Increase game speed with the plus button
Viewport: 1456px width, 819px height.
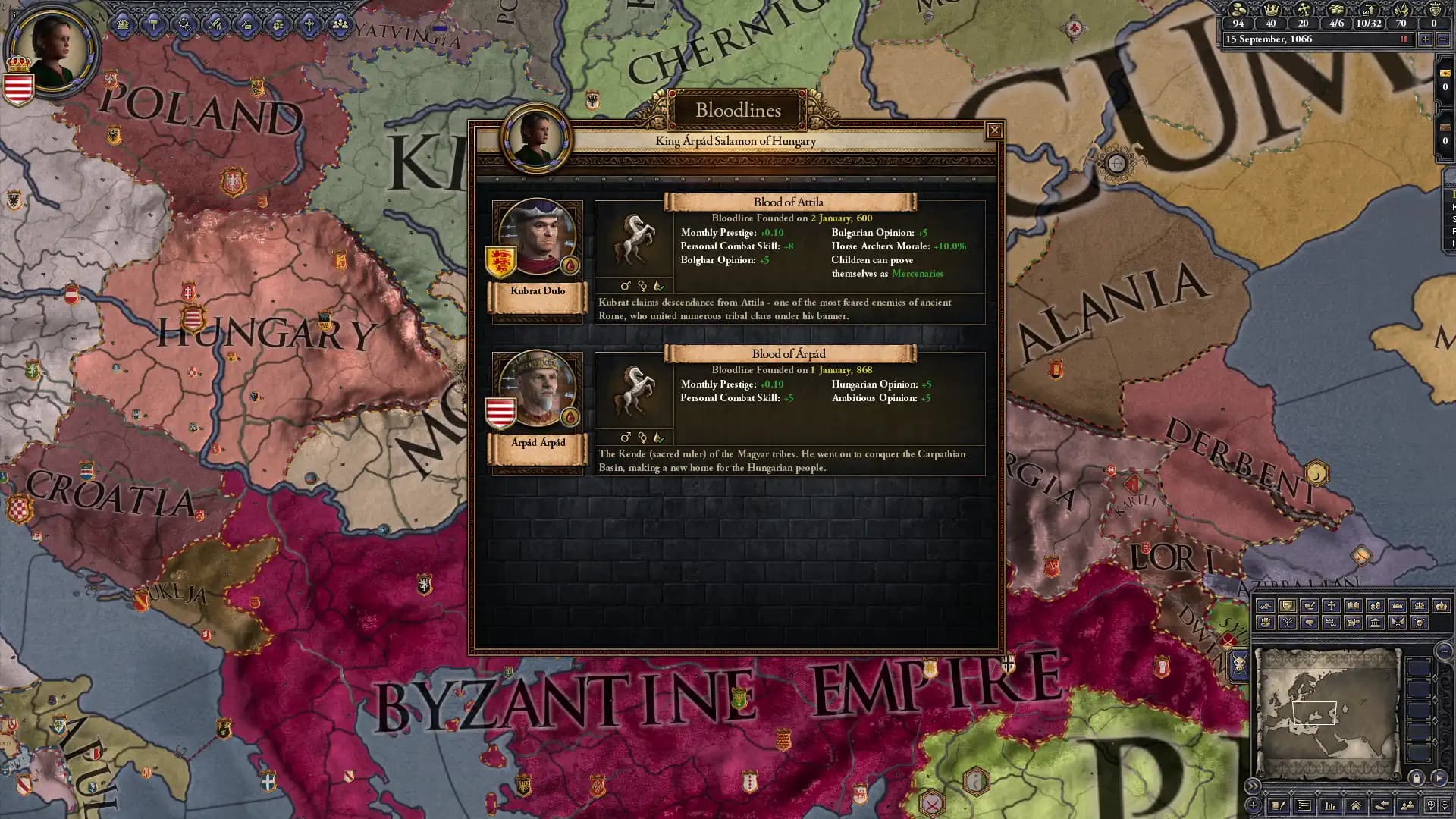(1426, 39)
